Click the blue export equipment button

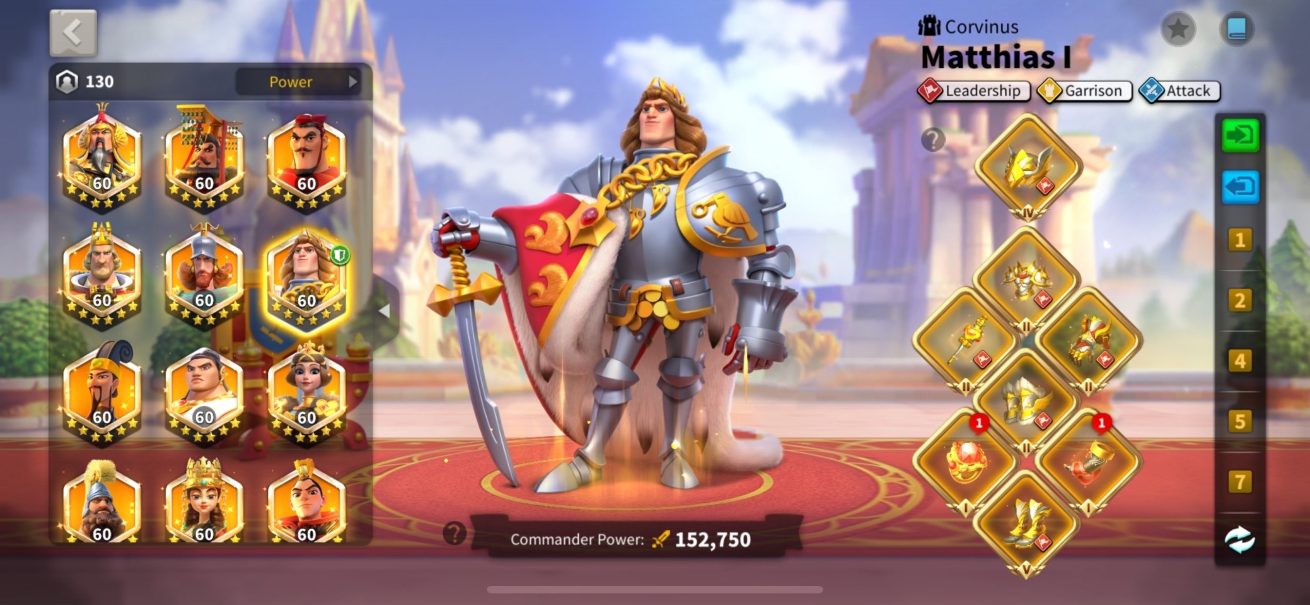(1240, 187)
